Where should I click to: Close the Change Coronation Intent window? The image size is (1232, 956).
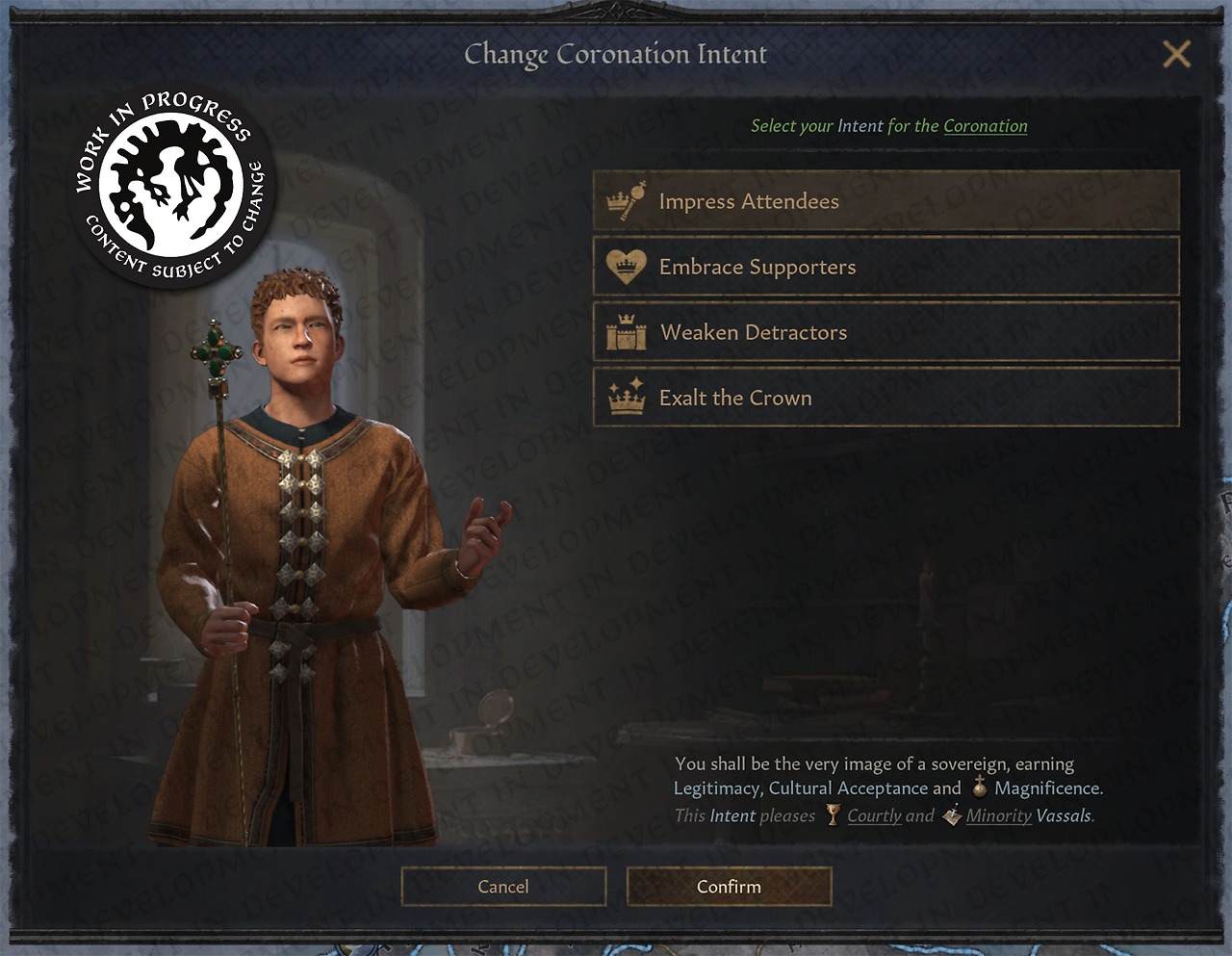(1176, 54)
